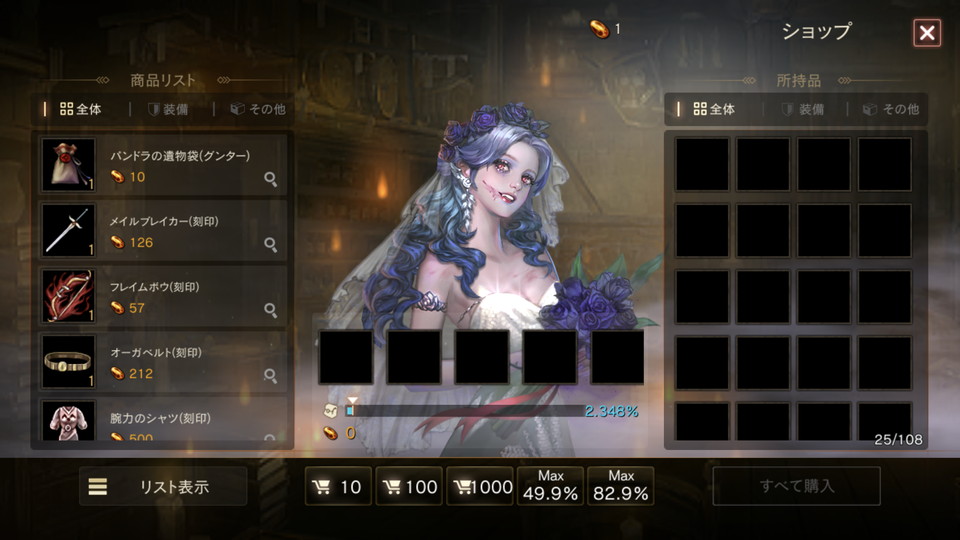The height and width of the screenshot is (540, 960).
Task: Choose the cart 1000 button
Action: click(x=480, y=487)
